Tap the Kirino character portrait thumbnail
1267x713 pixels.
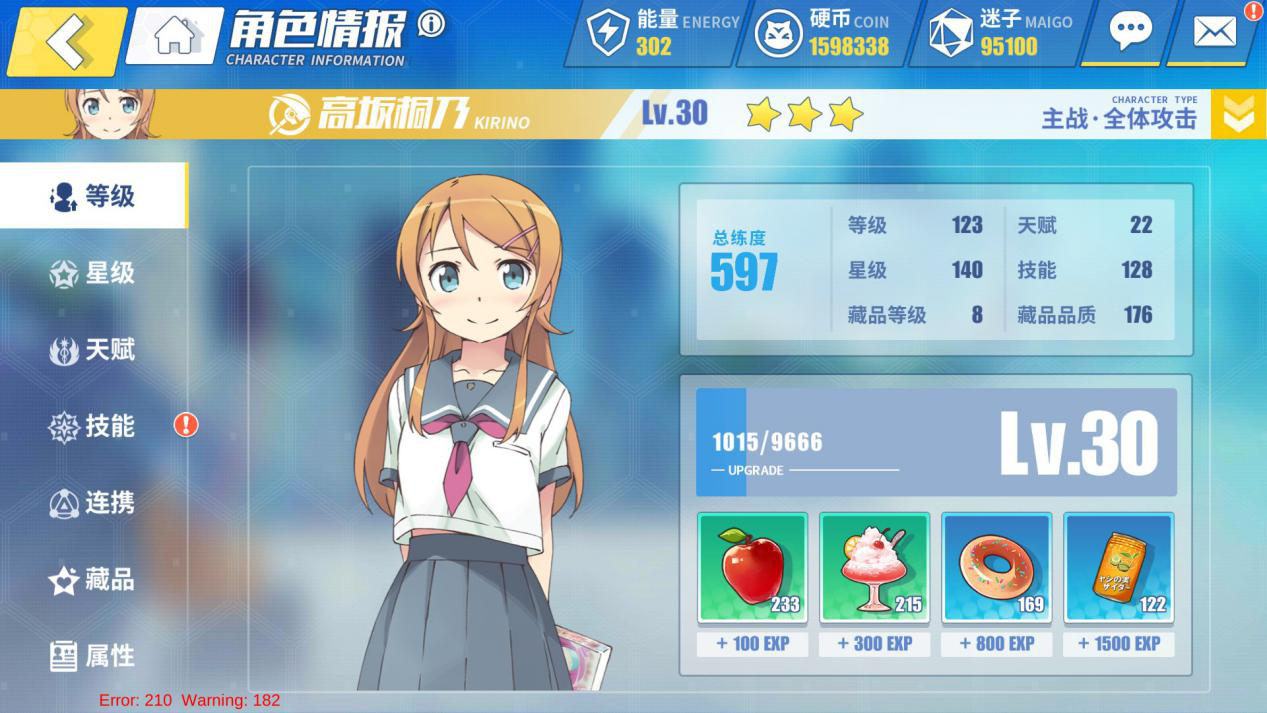tap(98, 114)
